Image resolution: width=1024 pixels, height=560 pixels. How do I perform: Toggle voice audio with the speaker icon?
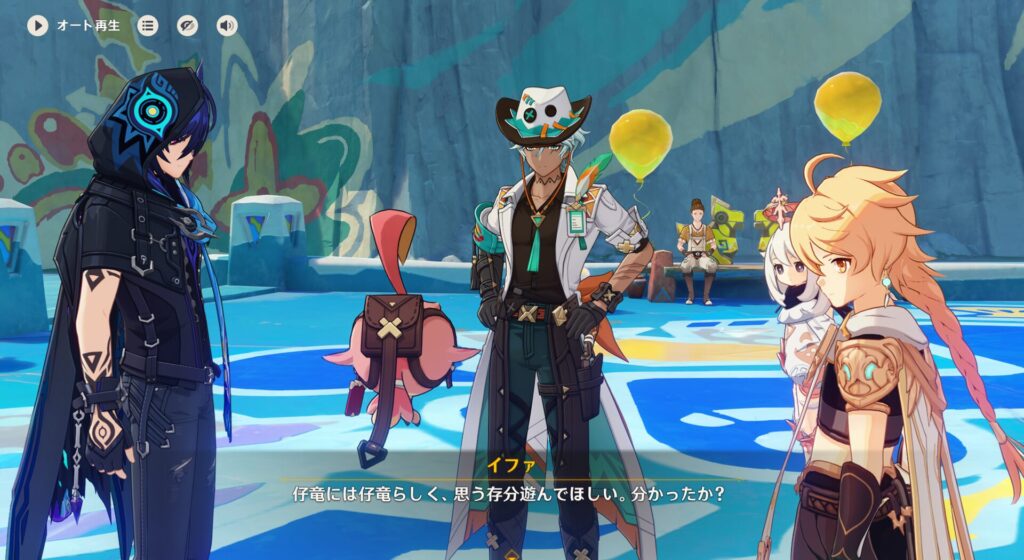tap(227, 26)
